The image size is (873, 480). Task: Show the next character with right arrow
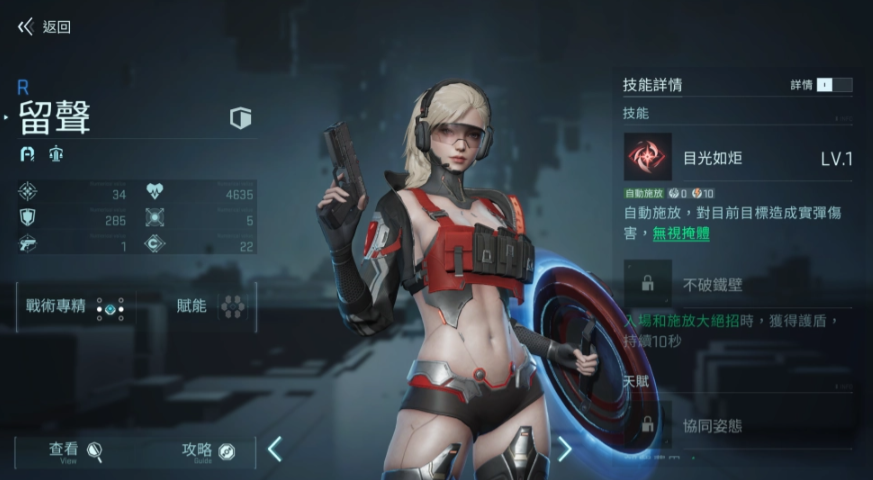[564, 449]
